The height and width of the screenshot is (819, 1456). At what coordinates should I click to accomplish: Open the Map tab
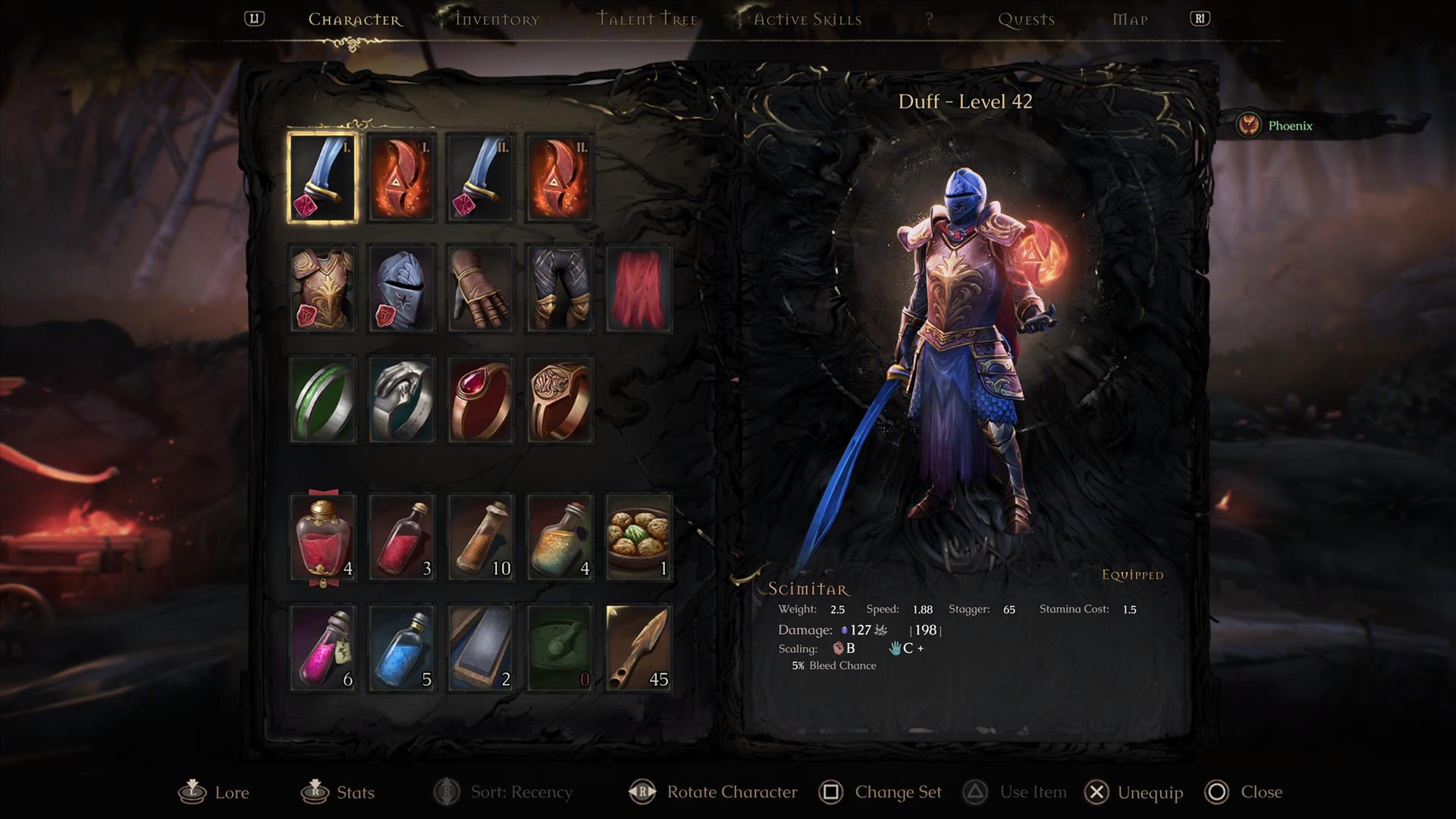[x=1129, y=20]
